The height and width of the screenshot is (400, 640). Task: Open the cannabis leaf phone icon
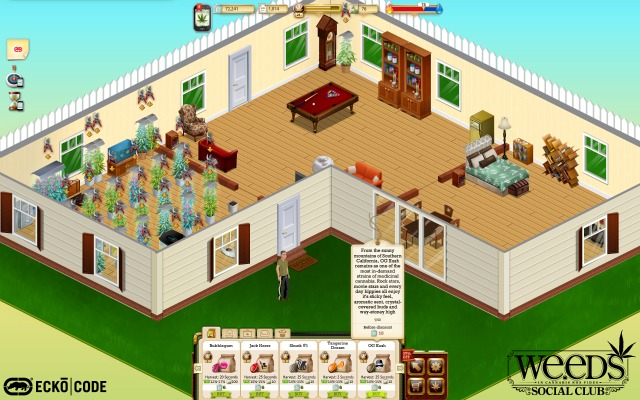(x=203, y=16)
